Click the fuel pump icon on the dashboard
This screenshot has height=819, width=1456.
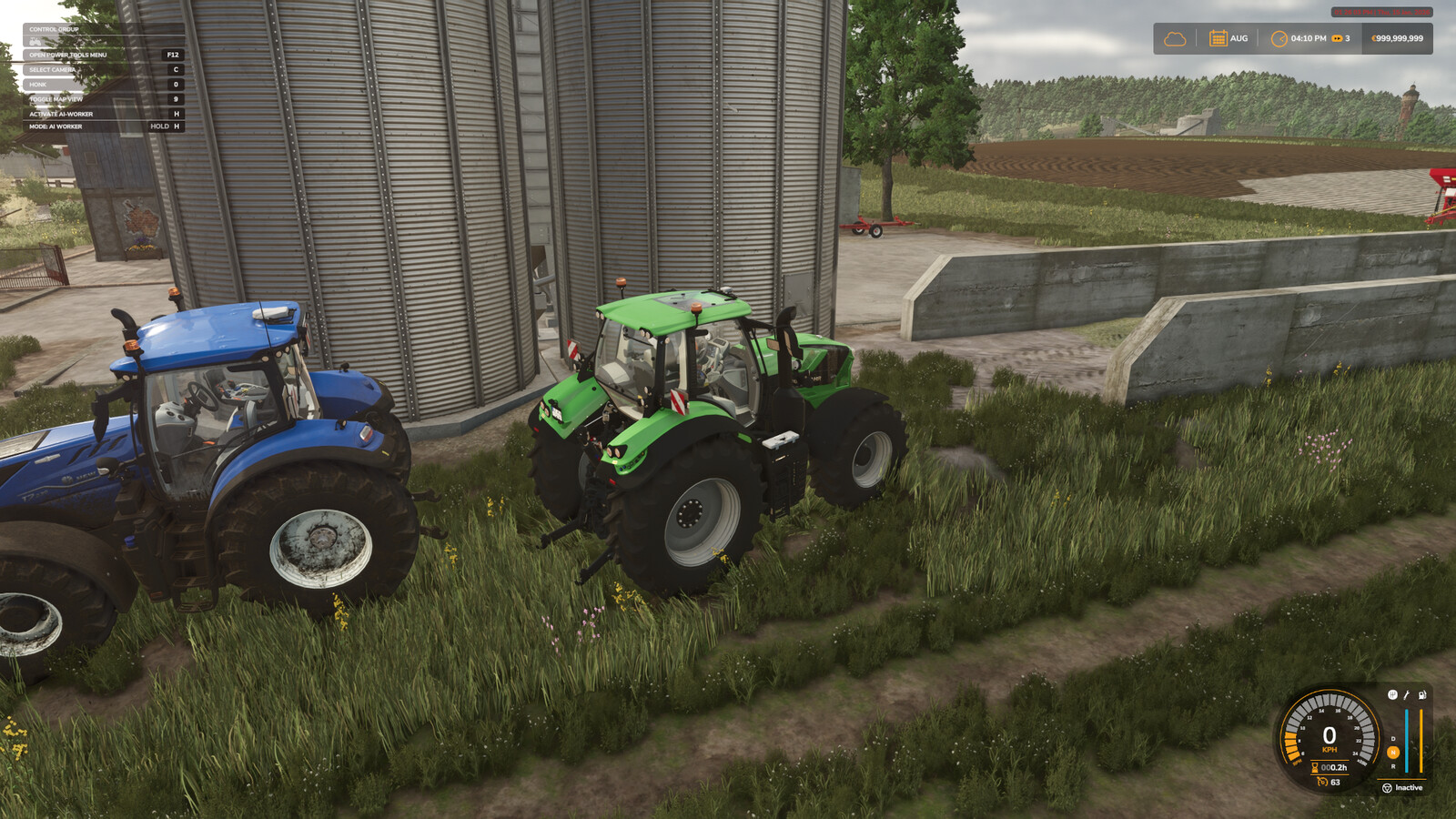tap(1421, 695)
